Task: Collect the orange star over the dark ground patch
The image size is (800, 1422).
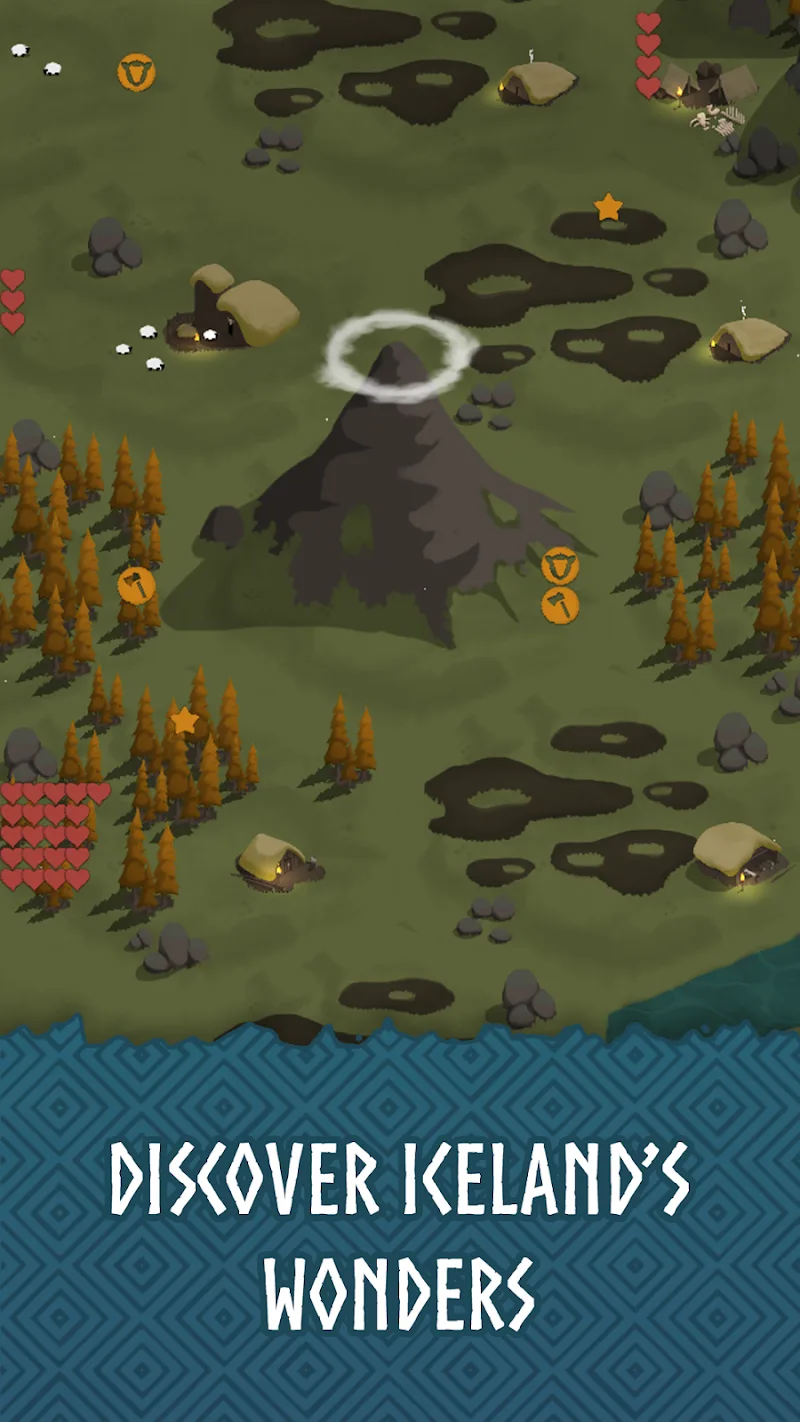Action: 608,207
